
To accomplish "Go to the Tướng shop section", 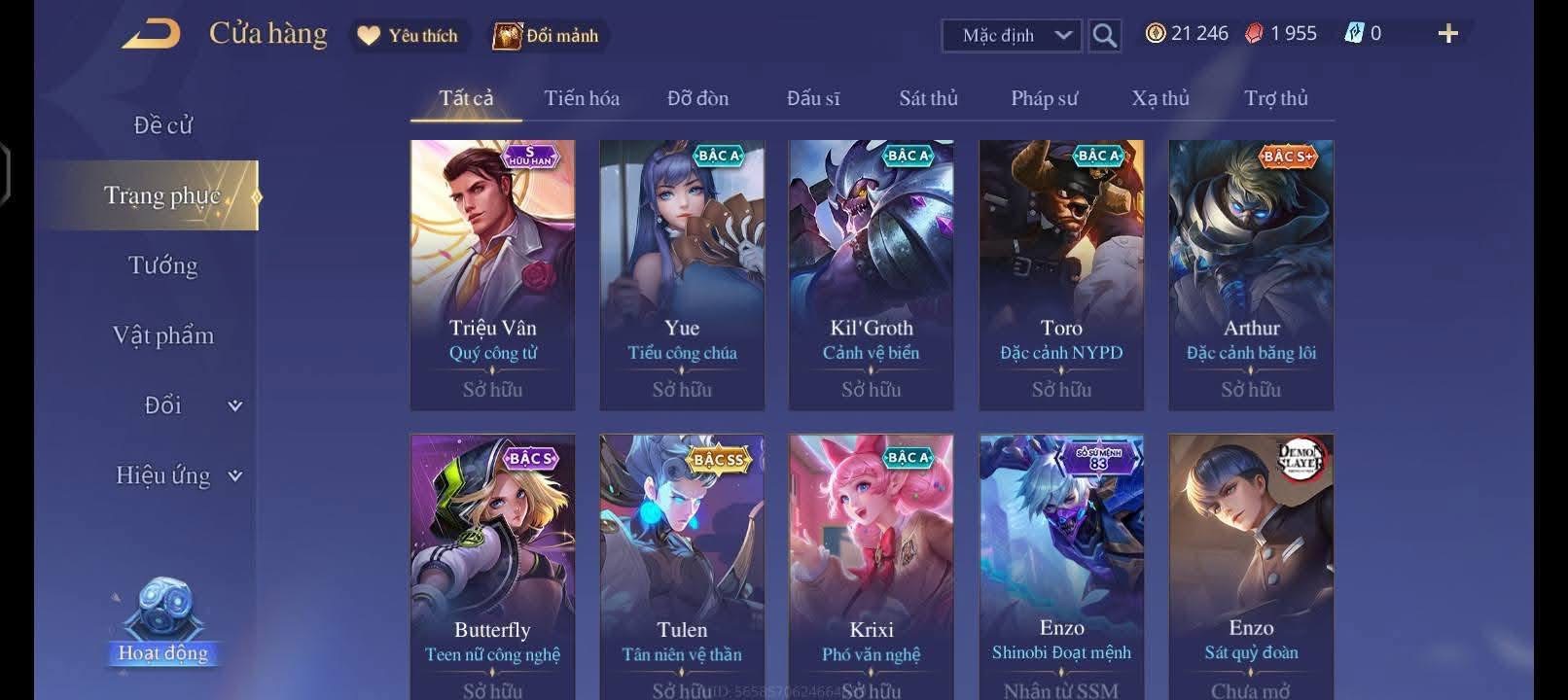I will click(162, 265).
